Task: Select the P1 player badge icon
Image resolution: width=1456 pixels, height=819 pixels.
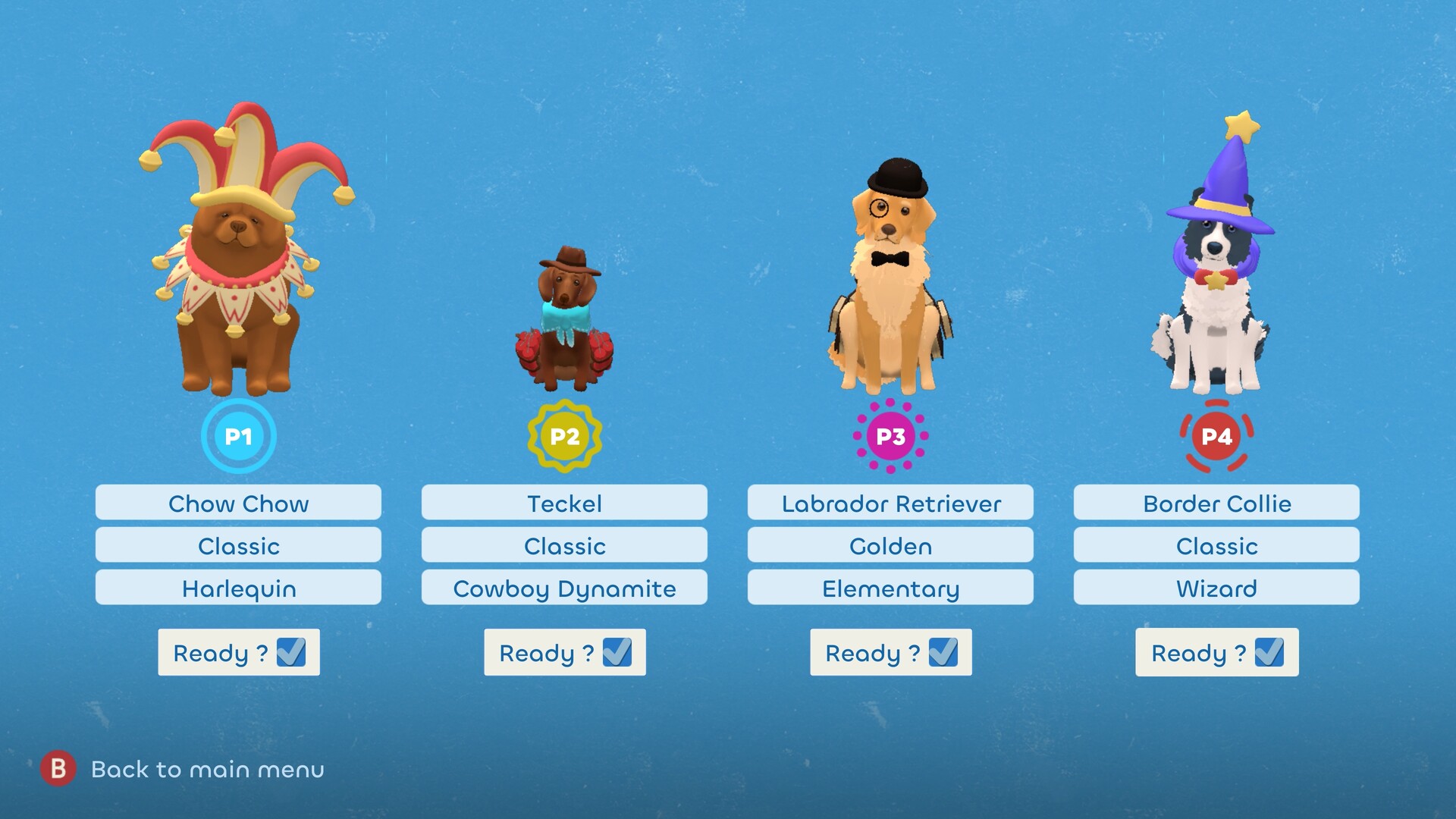Action: pos(238,436)
